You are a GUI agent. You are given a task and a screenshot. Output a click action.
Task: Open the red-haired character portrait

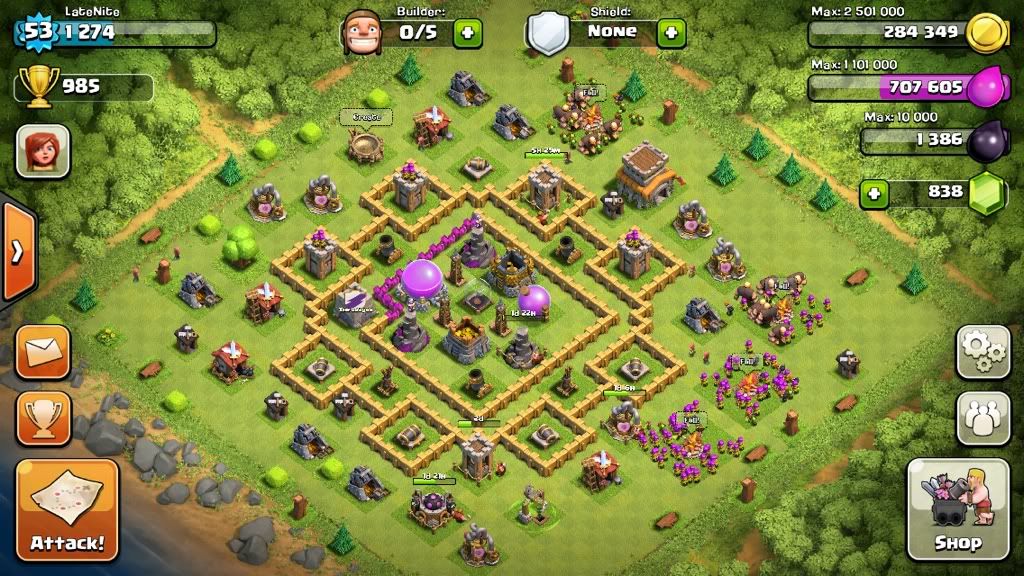(x=42, y=151)
